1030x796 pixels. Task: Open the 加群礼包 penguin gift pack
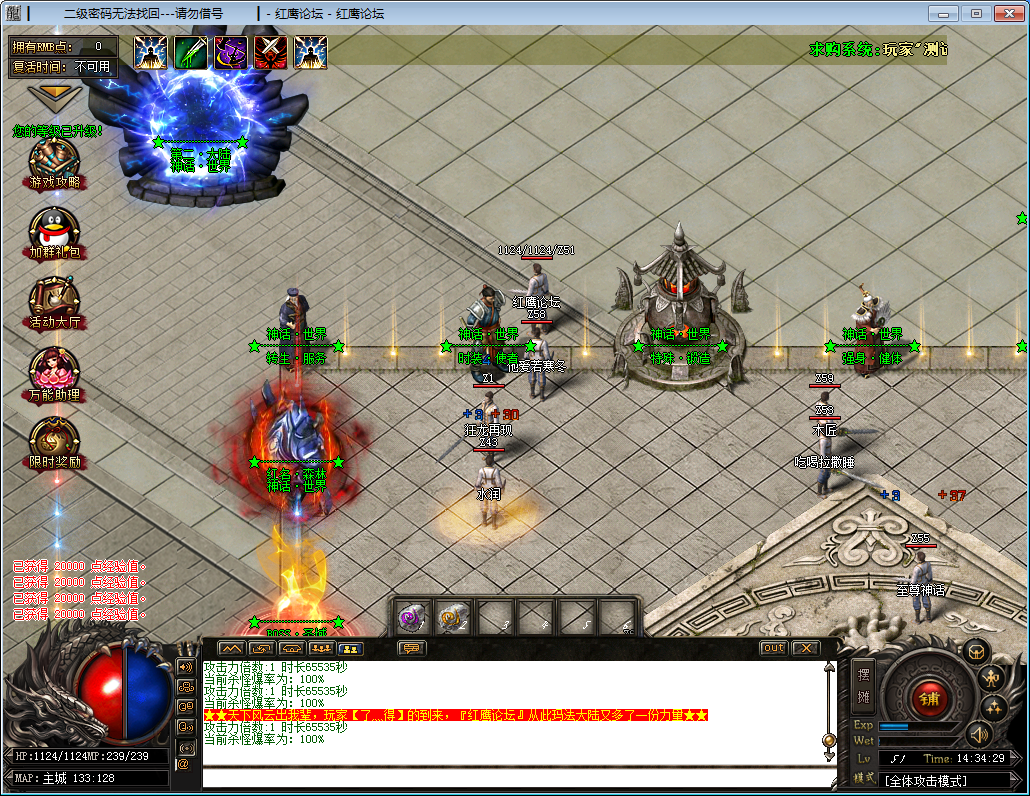coord(54,231)
